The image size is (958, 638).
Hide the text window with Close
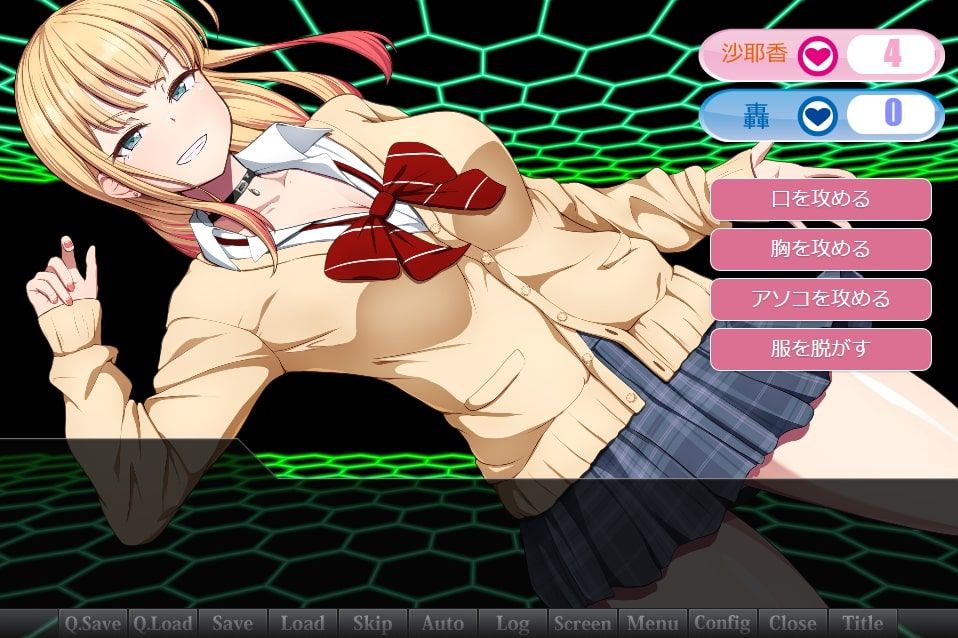click(792, 623)
